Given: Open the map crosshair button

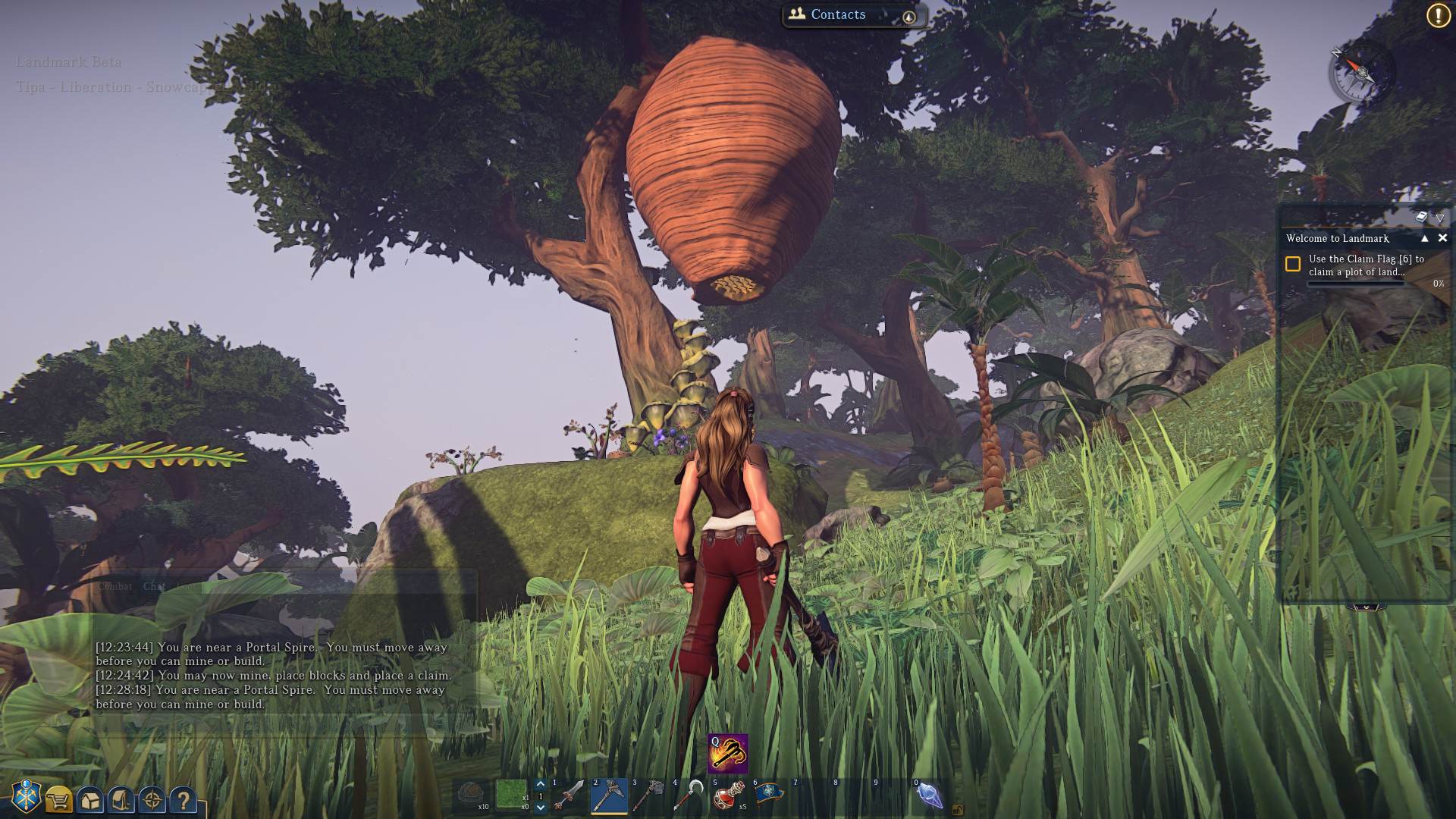Looking at the screenshot, I should (152, 799).
